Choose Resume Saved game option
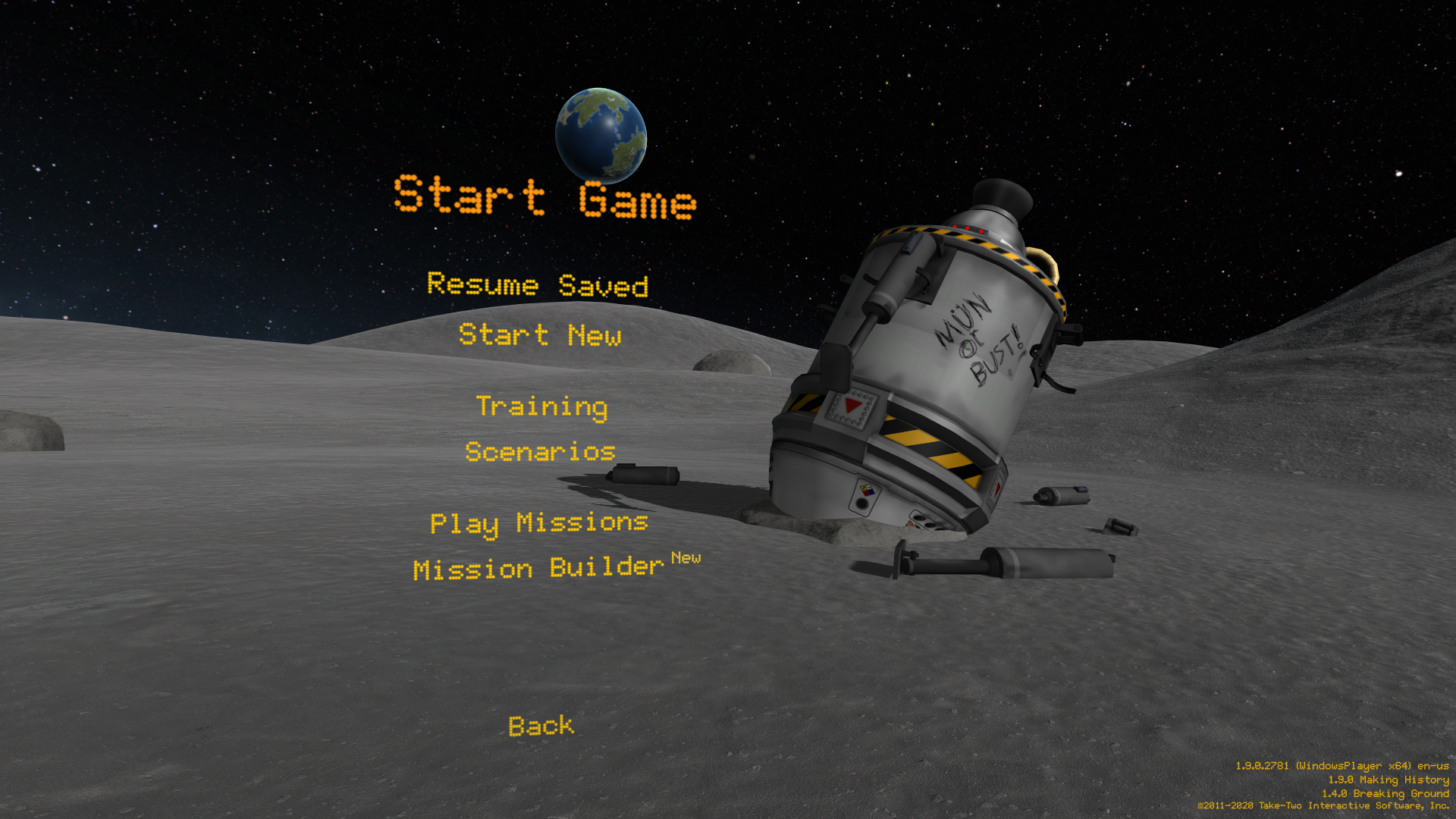Screen dimensions: 1456x819 coord(538,285)
